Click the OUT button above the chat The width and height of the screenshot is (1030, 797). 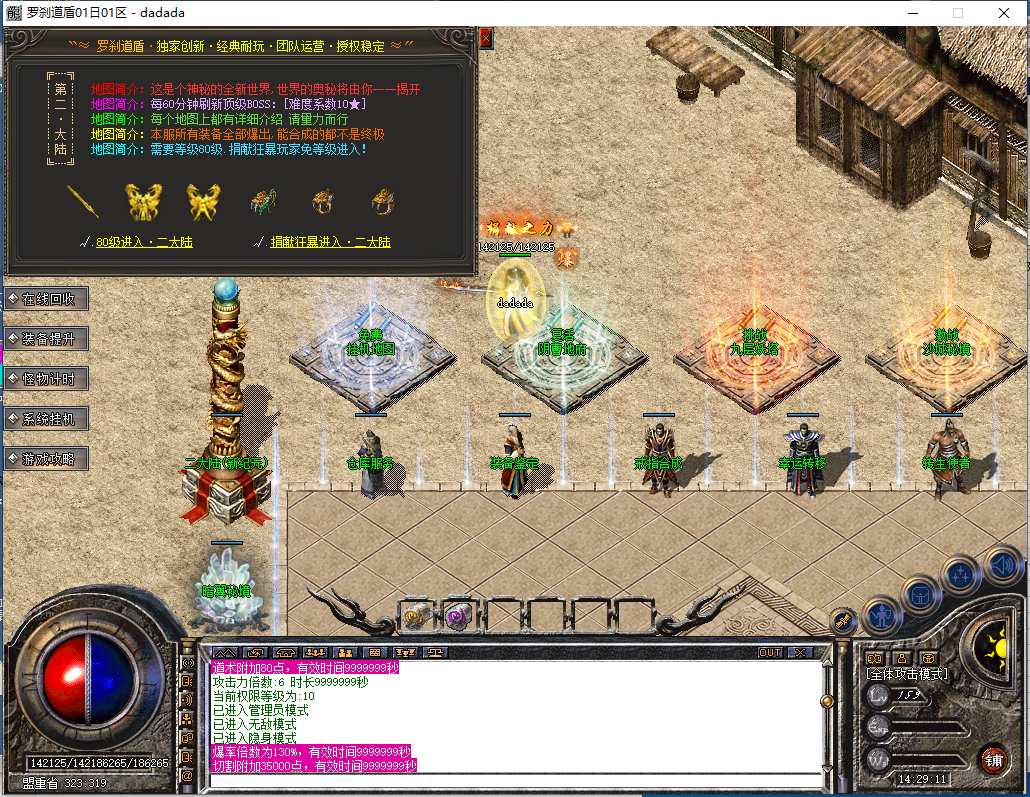pos(769,652)
